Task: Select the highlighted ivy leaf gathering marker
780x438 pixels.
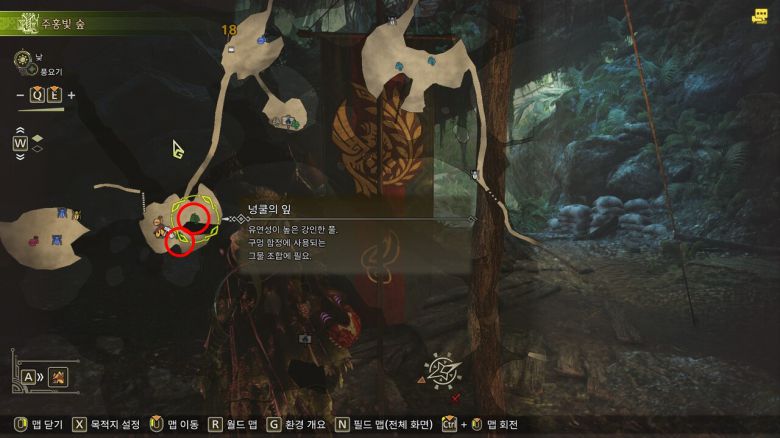Action: click(196, 217)
